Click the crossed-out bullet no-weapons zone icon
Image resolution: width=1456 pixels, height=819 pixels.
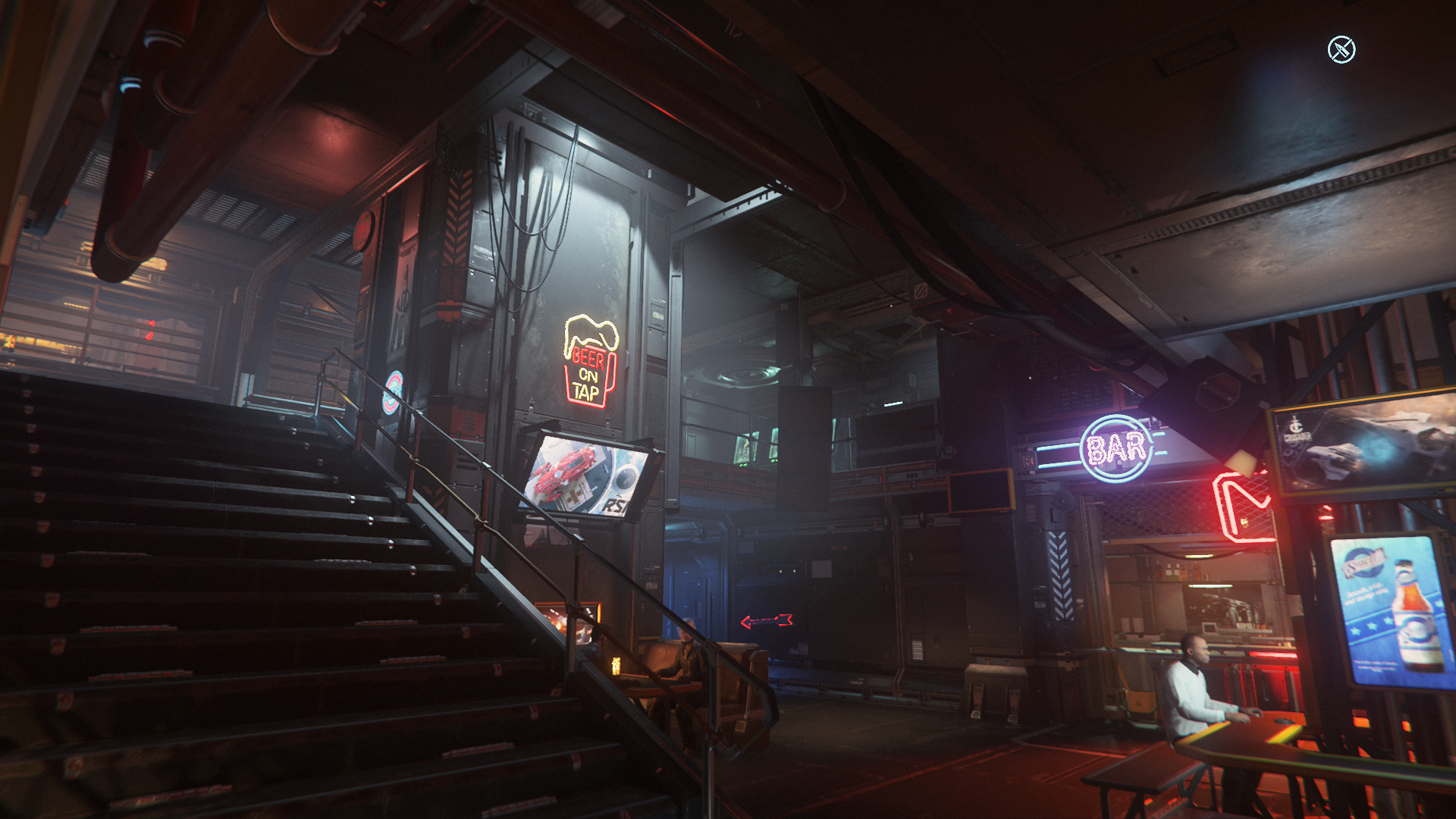pos(1341,50)
